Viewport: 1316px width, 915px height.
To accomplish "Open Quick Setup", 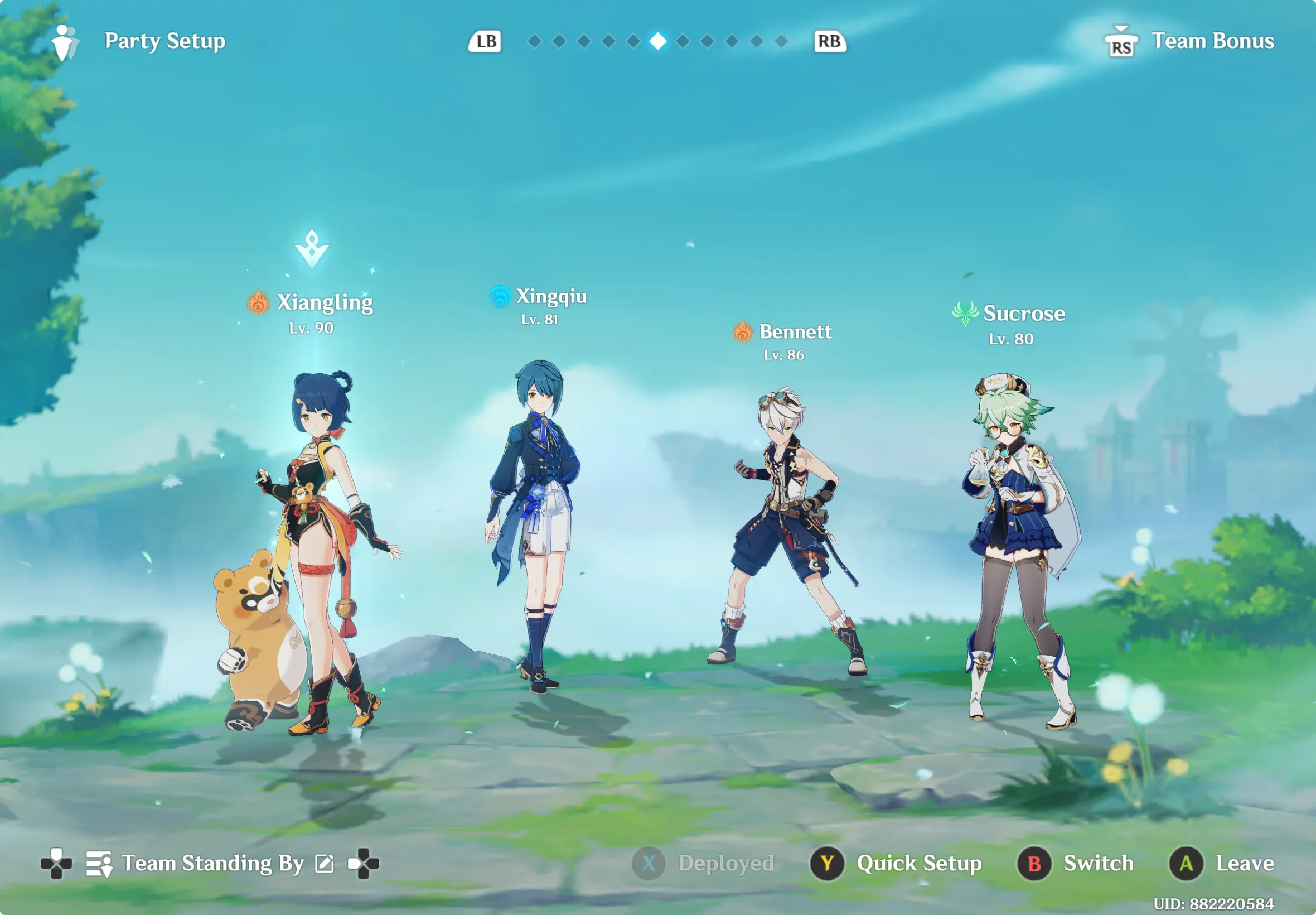I will pyautogui.click(x=918, y=863).
